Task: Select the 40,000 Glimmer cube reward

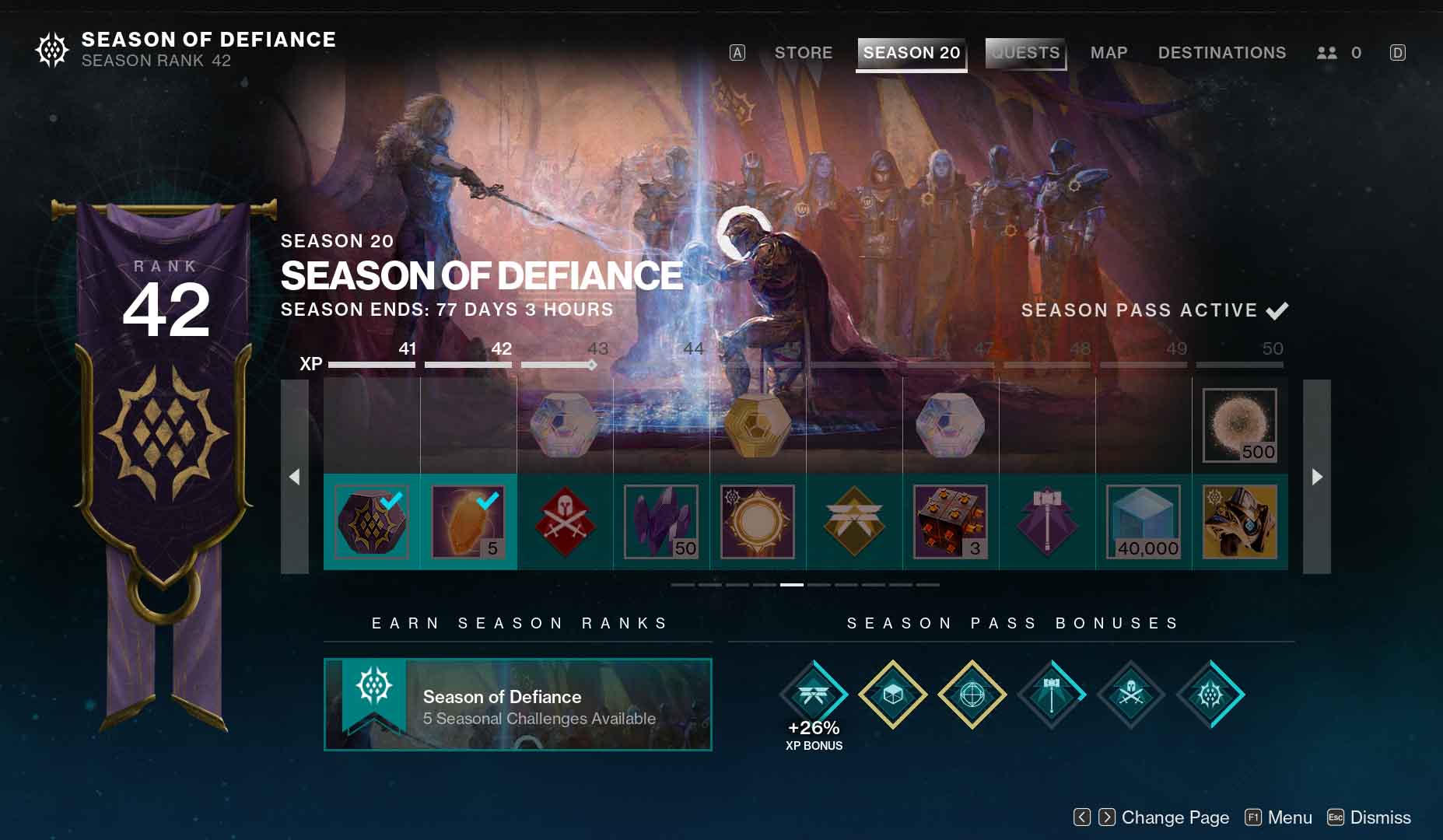Action: (x=1144, y=521)
